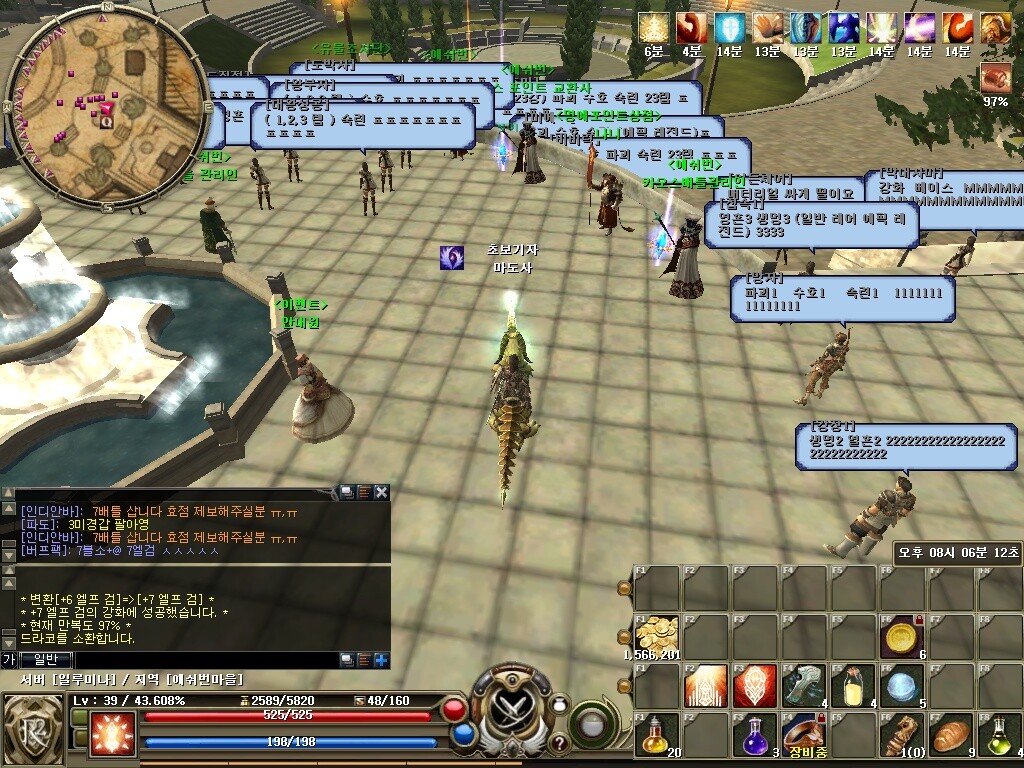Viewport: 1024px width, 768px height.
Task: Use the cream-colored bottle item
Action: coord(853,684)
